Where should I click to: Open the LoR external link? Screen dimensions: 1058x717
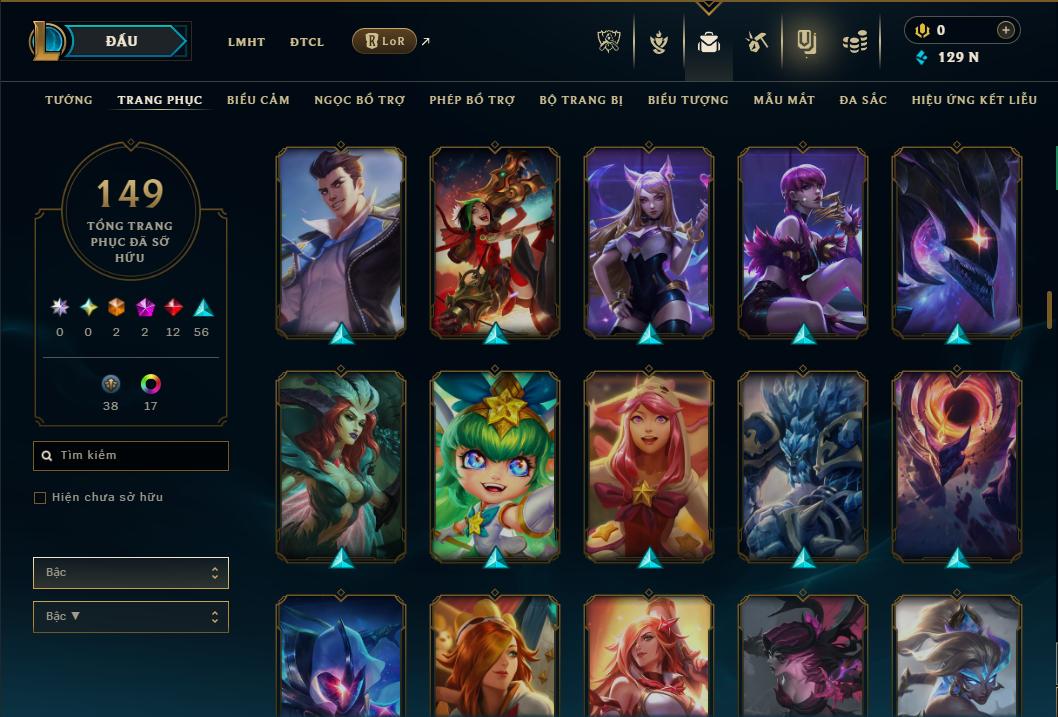[x=385, y=42]
